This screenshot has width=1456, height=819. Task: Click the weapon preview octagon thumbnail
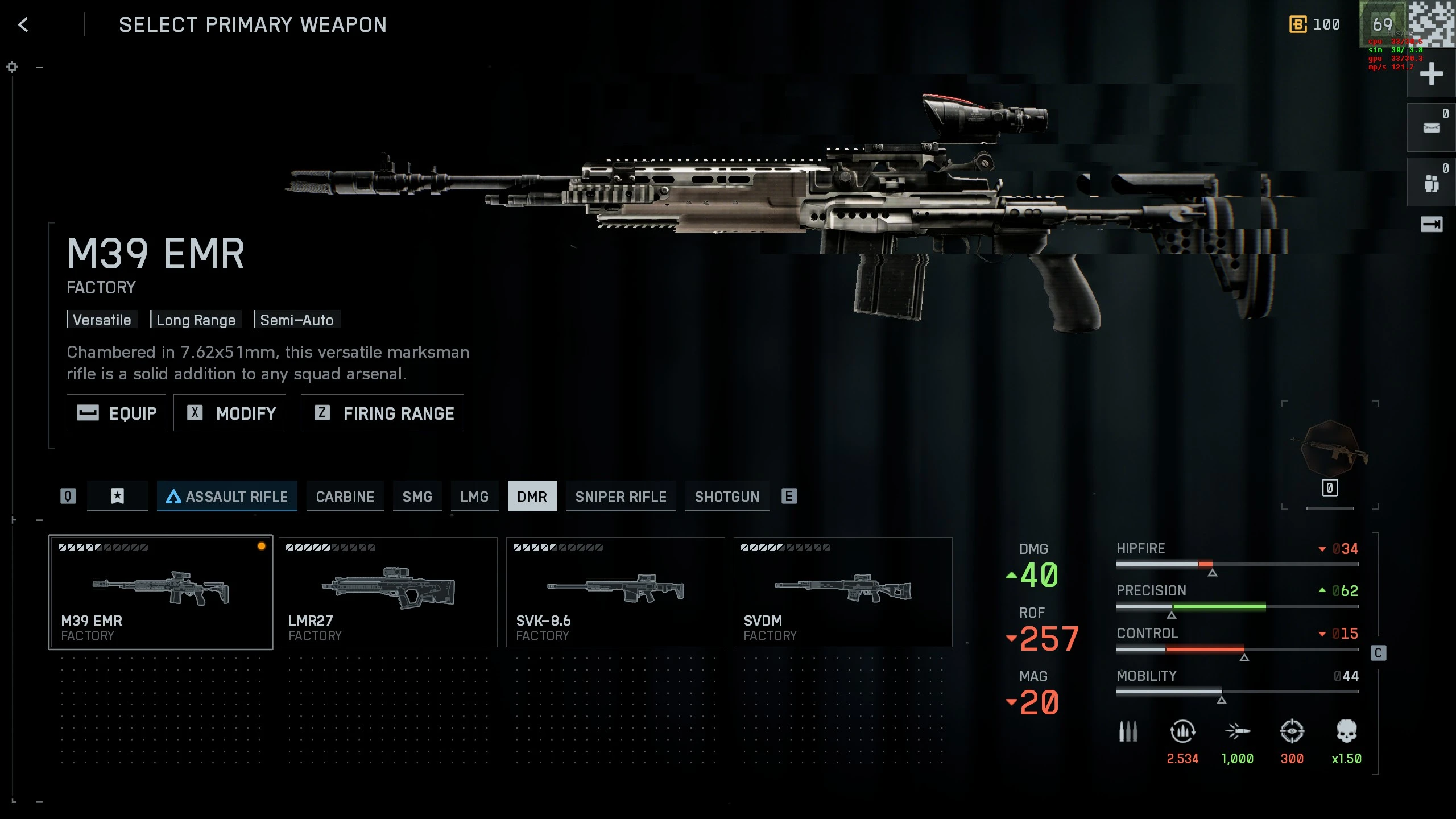coord(1330,449)
